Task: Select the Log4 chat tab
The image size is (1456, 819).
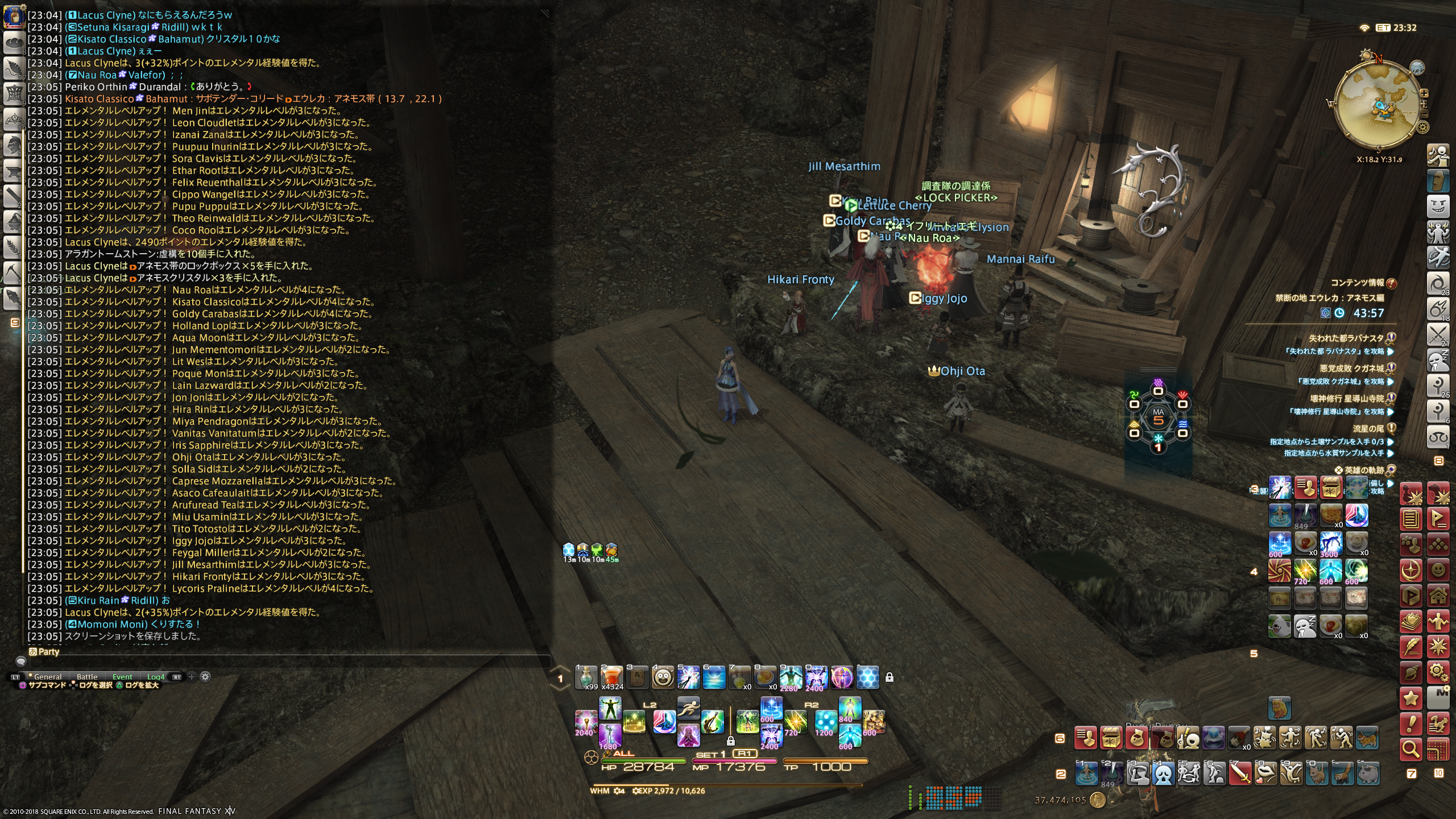Action: [156, 677]
